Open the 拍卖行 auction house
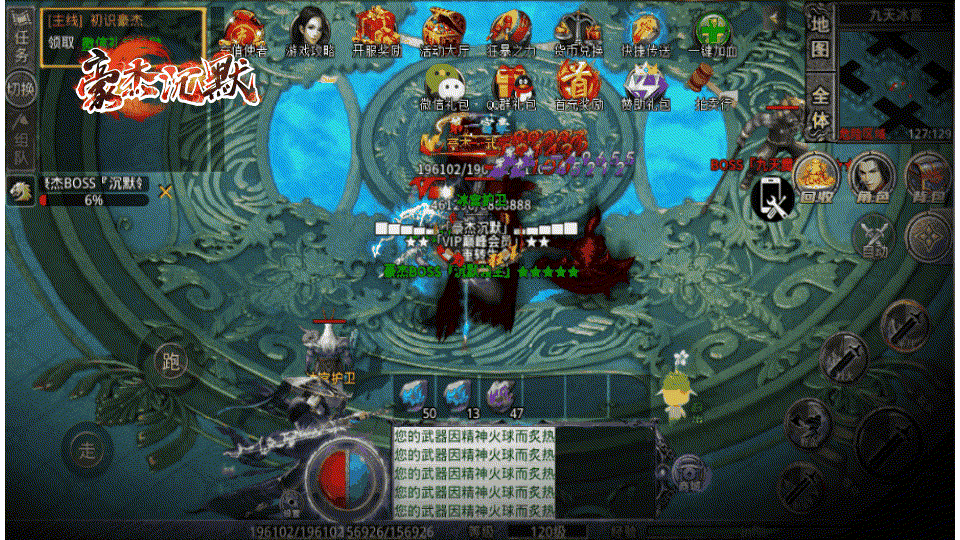 click(x=712, y=85)
